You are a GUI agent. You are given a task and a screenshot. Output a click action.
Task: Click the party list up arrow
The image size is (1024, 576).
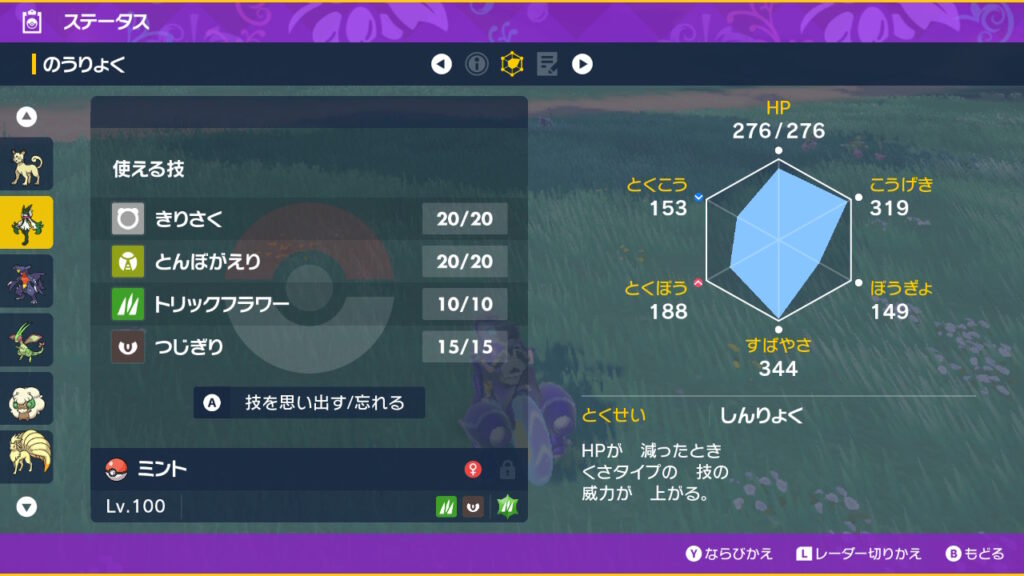pos(27,117)
